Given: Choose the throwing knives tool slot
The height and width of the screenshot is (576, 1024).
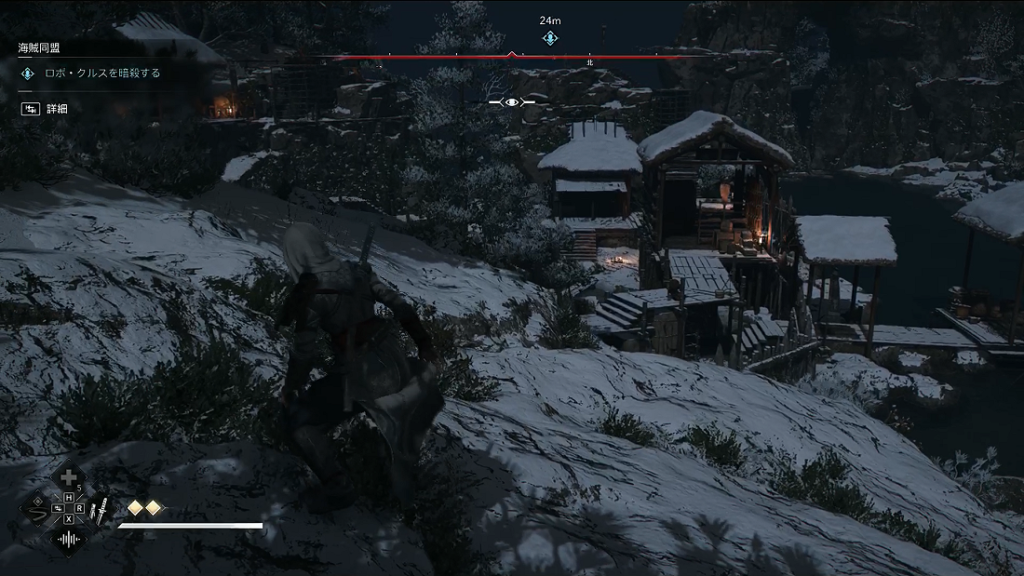Looking at the screenshot, I should coord(100,511).
